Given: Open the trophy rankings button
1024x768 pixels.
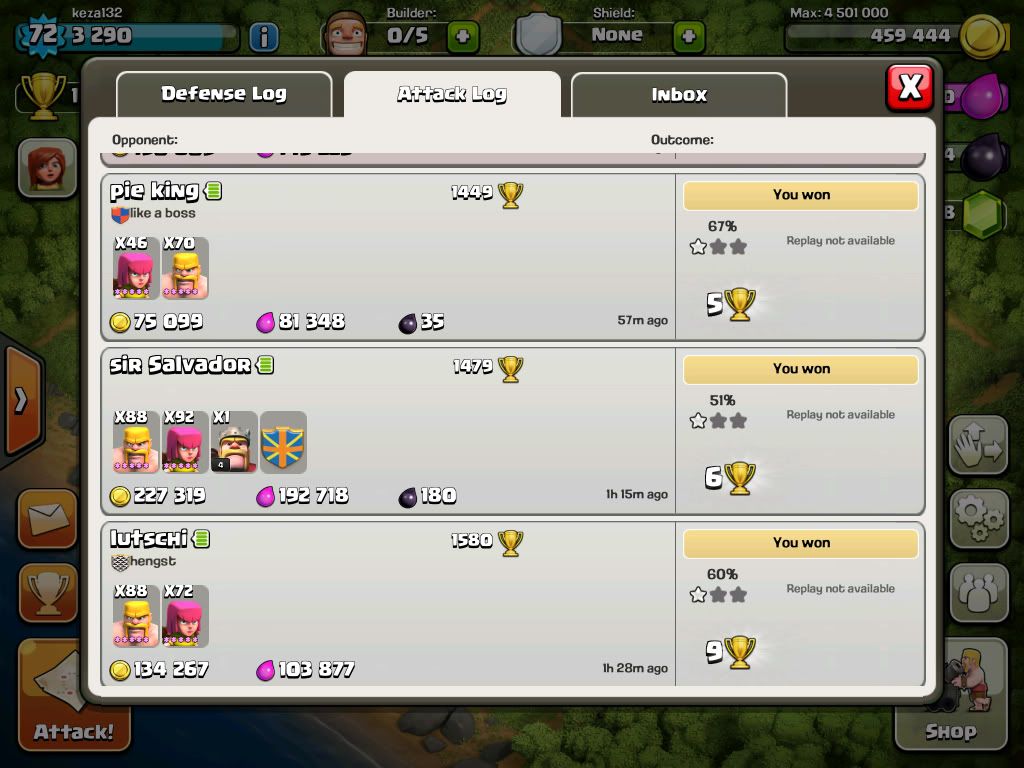Looking at the screenshot, I should (46, 593).
